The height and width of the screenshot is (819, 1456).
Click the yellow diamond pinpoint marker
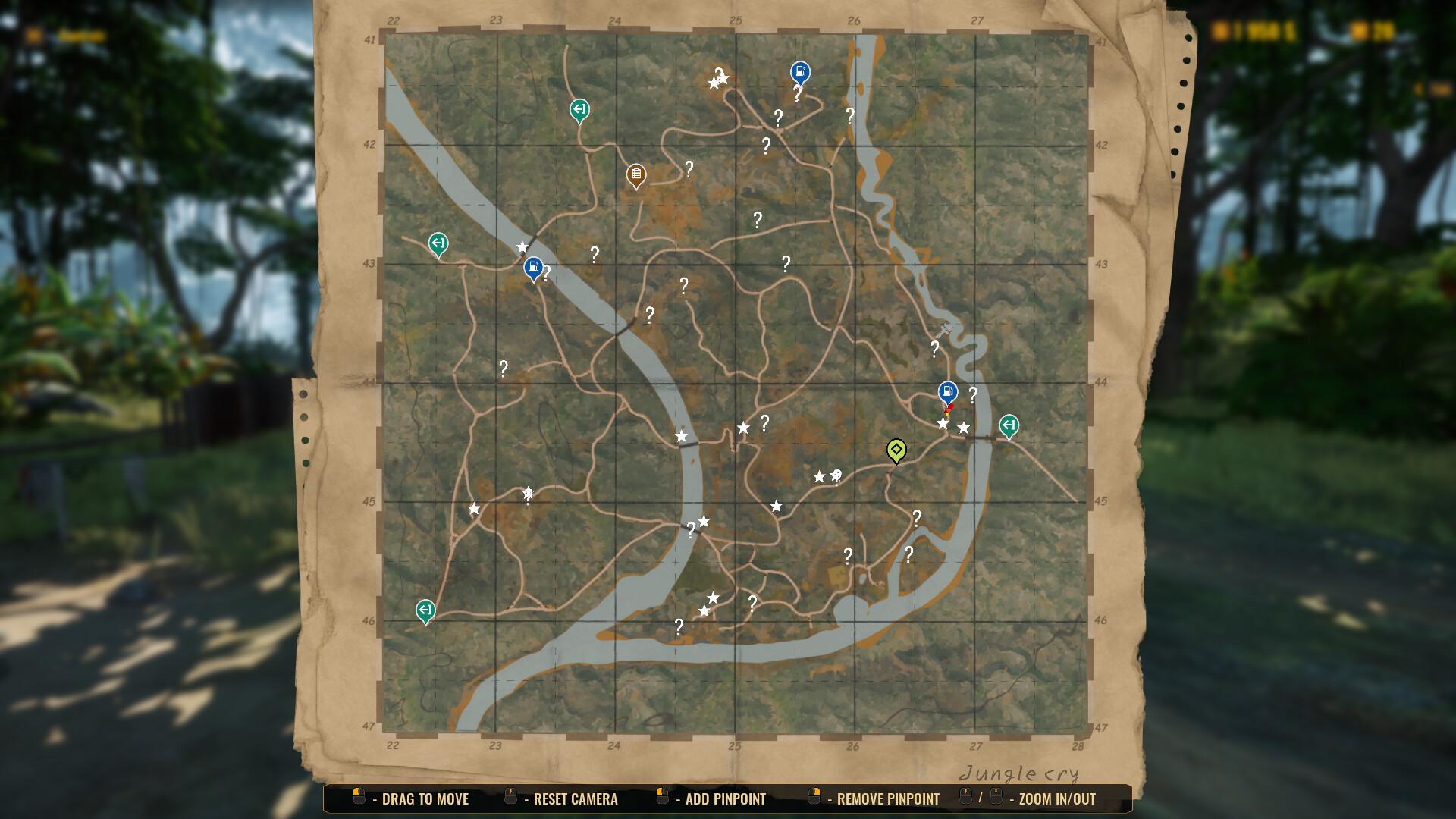coord(897,451)
